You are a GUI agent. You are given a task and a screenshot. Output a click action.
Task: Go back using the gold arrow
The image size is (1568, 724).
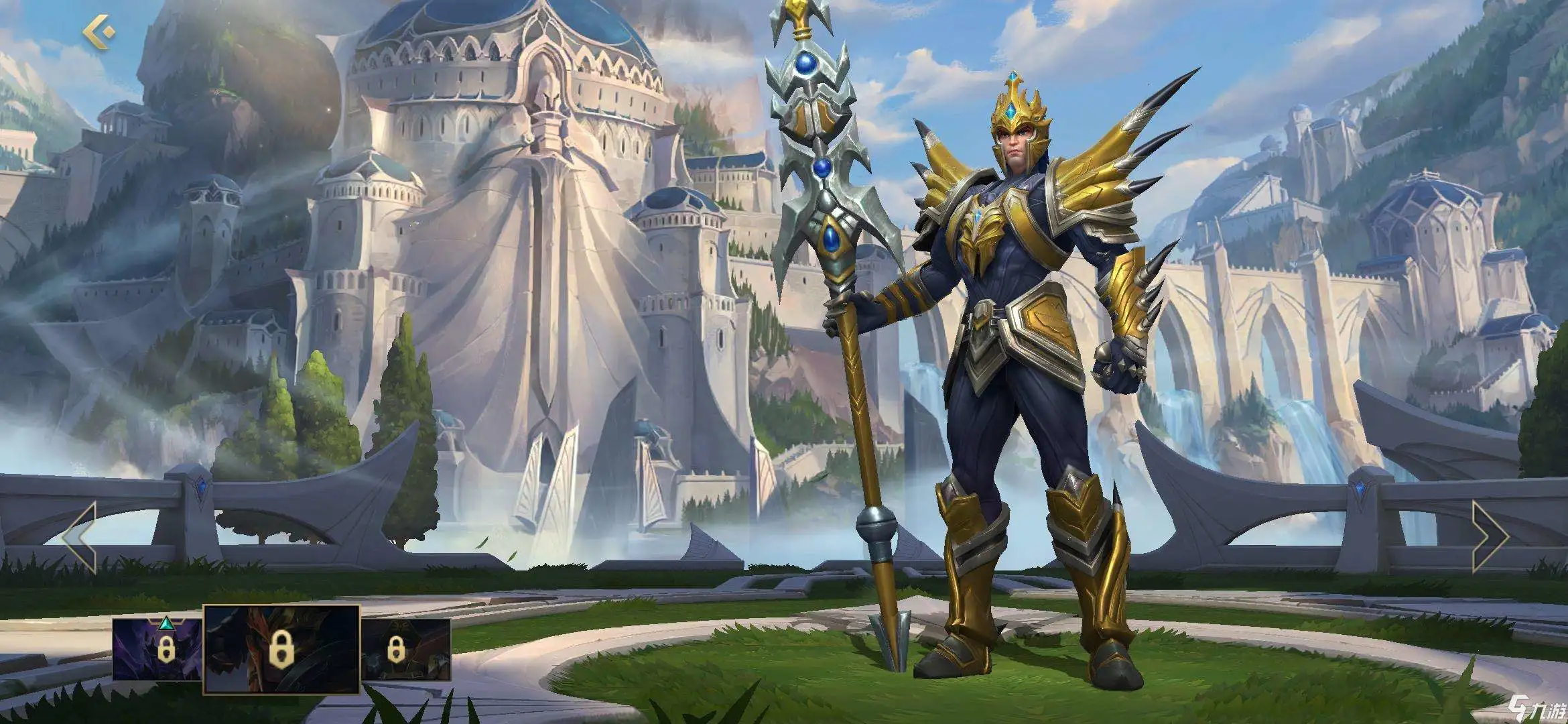click(99, 32)
